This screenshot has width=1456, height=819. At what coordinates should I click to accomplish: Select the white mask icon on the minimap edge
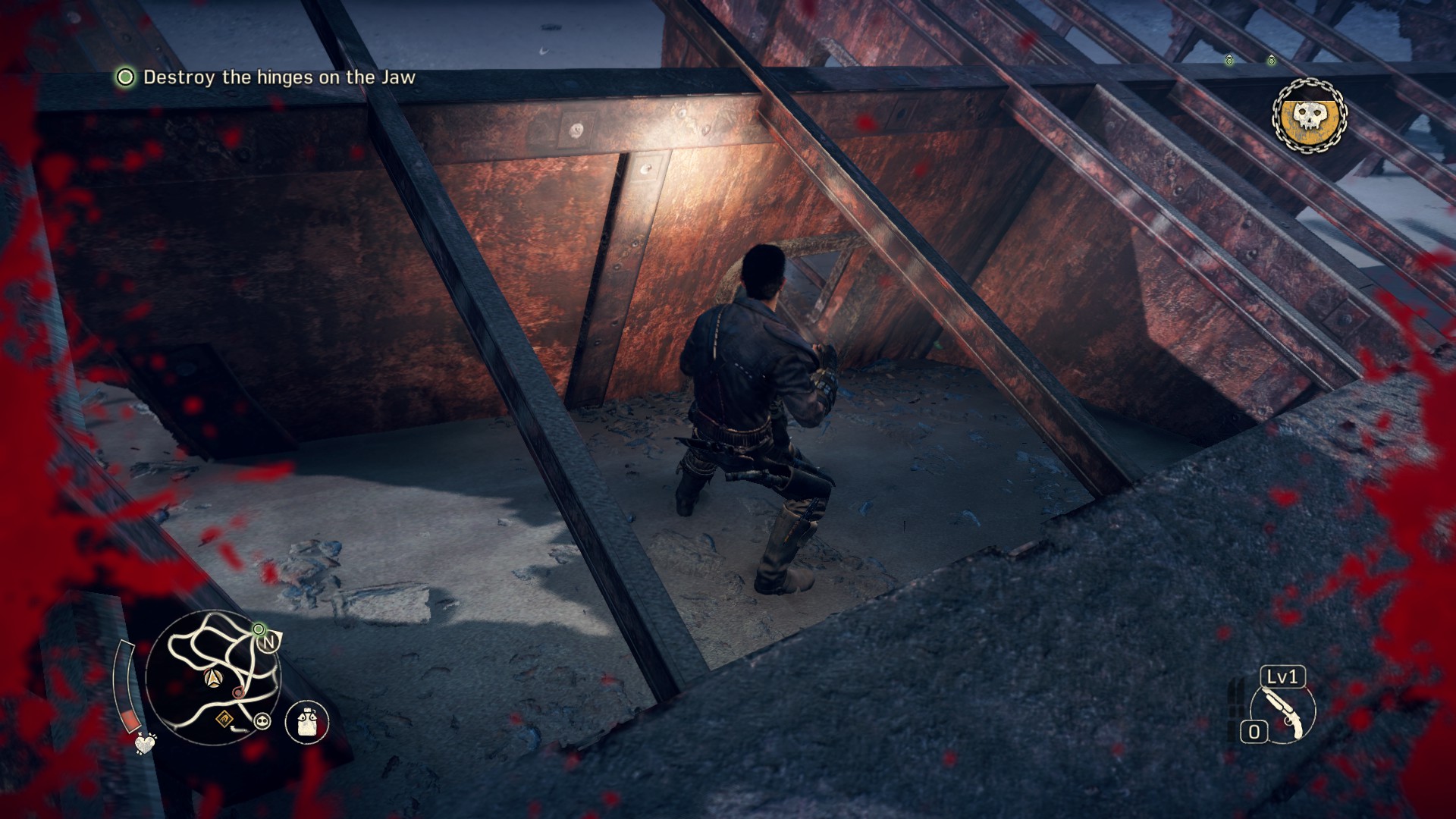pyautogui.click(x=263, y=720)
